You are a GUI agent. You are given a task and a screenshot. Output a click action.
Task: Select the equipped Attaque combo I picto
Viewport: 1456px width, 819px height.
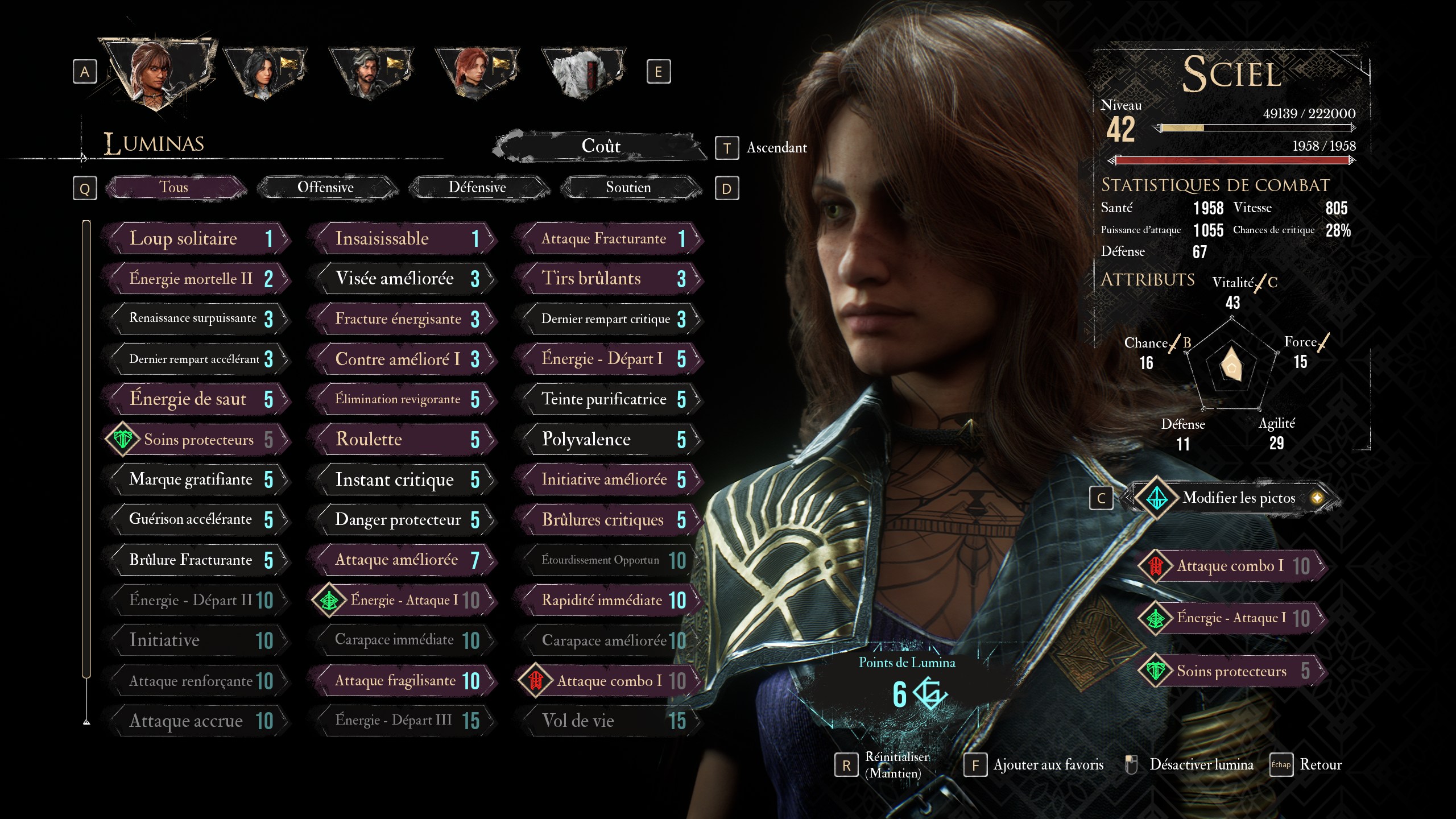pyautogui.click(x=1231, y=566)
